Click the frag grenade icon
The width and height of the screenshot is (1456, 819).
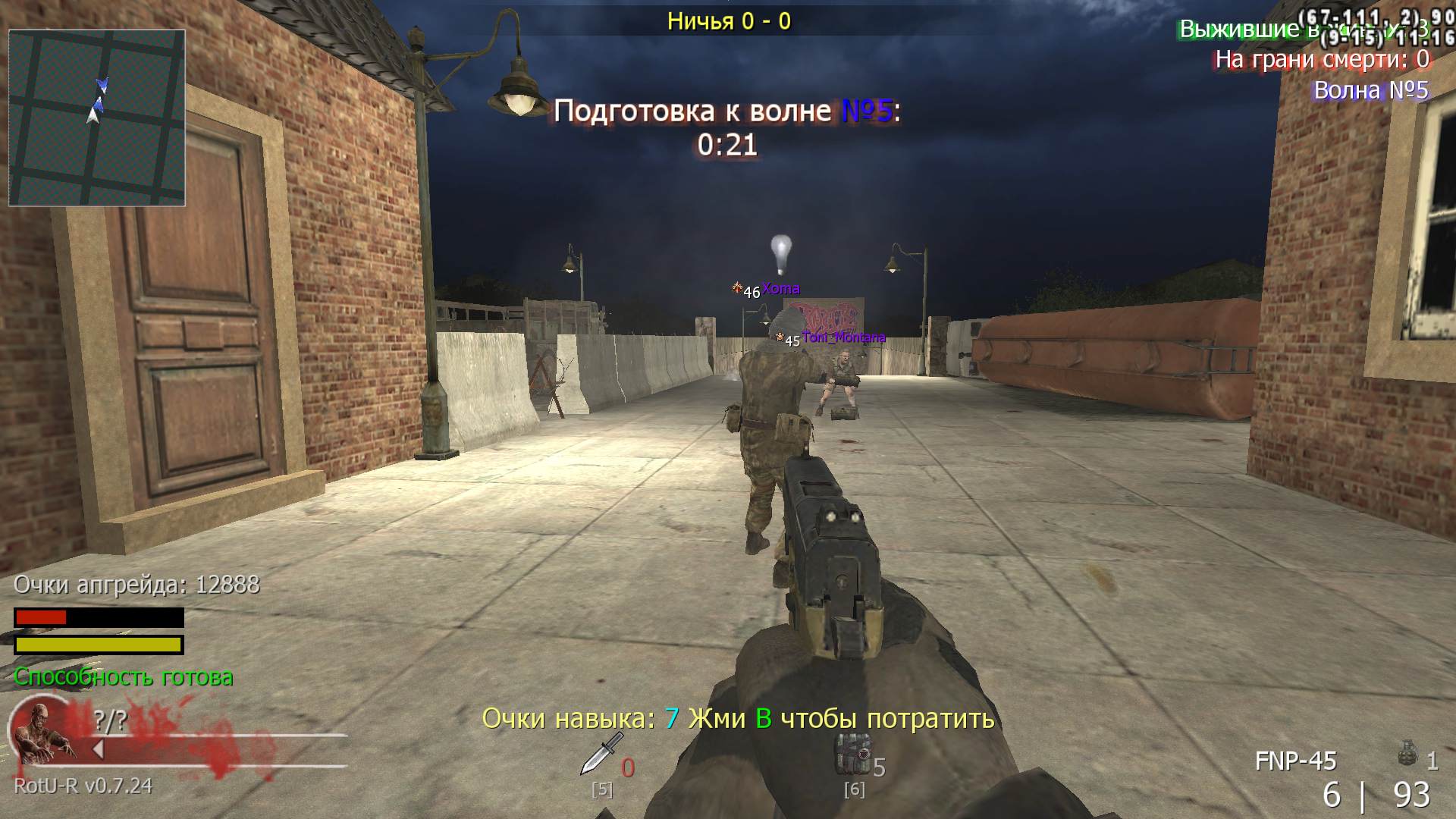(x=1407, y=755)
